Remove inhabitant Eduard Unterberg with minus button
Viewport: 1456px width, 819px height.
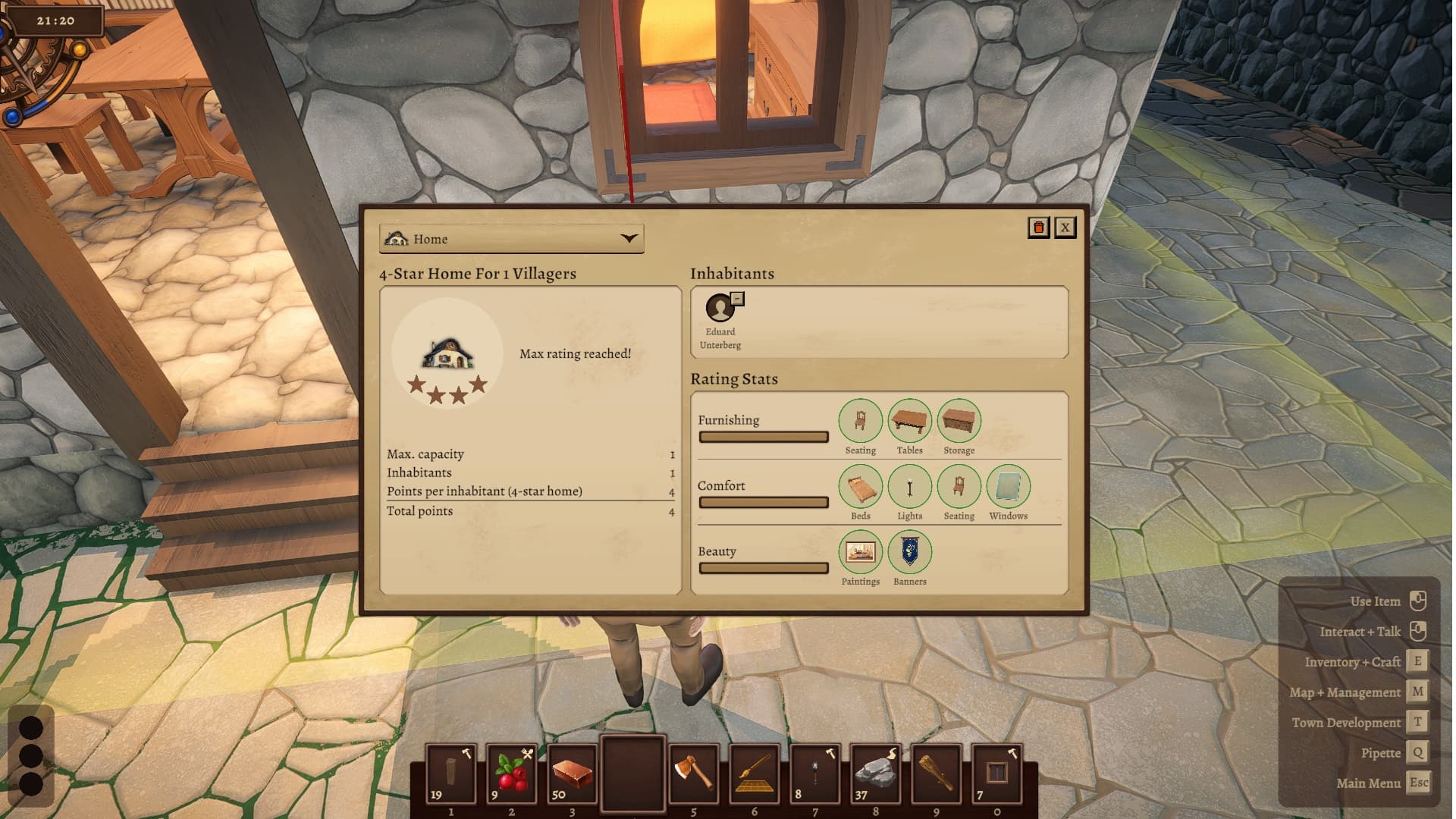pyautogui.click(x=737, y=299)
